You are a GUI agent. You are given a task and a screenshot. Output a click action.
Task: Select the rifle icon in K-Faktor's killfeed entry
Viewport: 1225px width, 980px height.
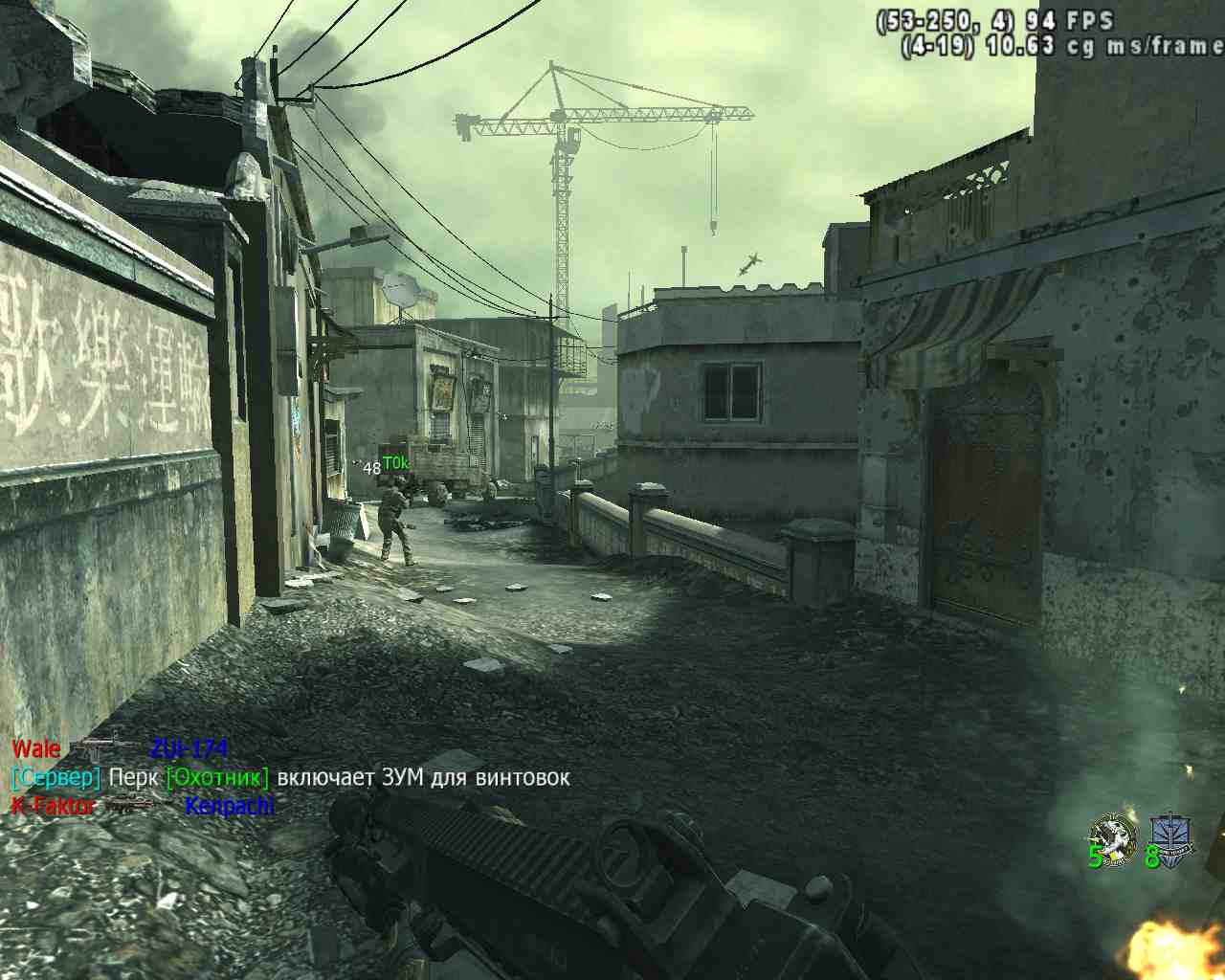(x=134, y=805)
